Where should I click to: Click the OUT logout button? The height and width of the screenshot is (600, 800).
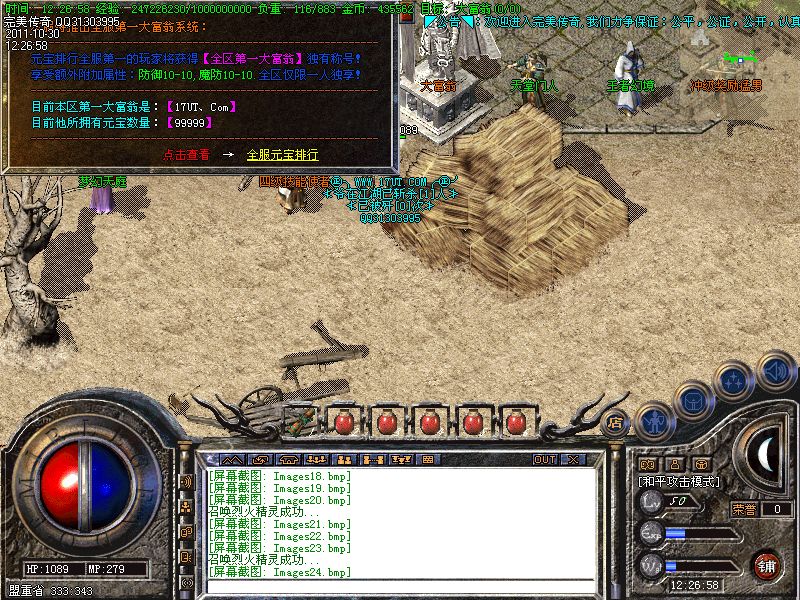(x=545, y=460)
